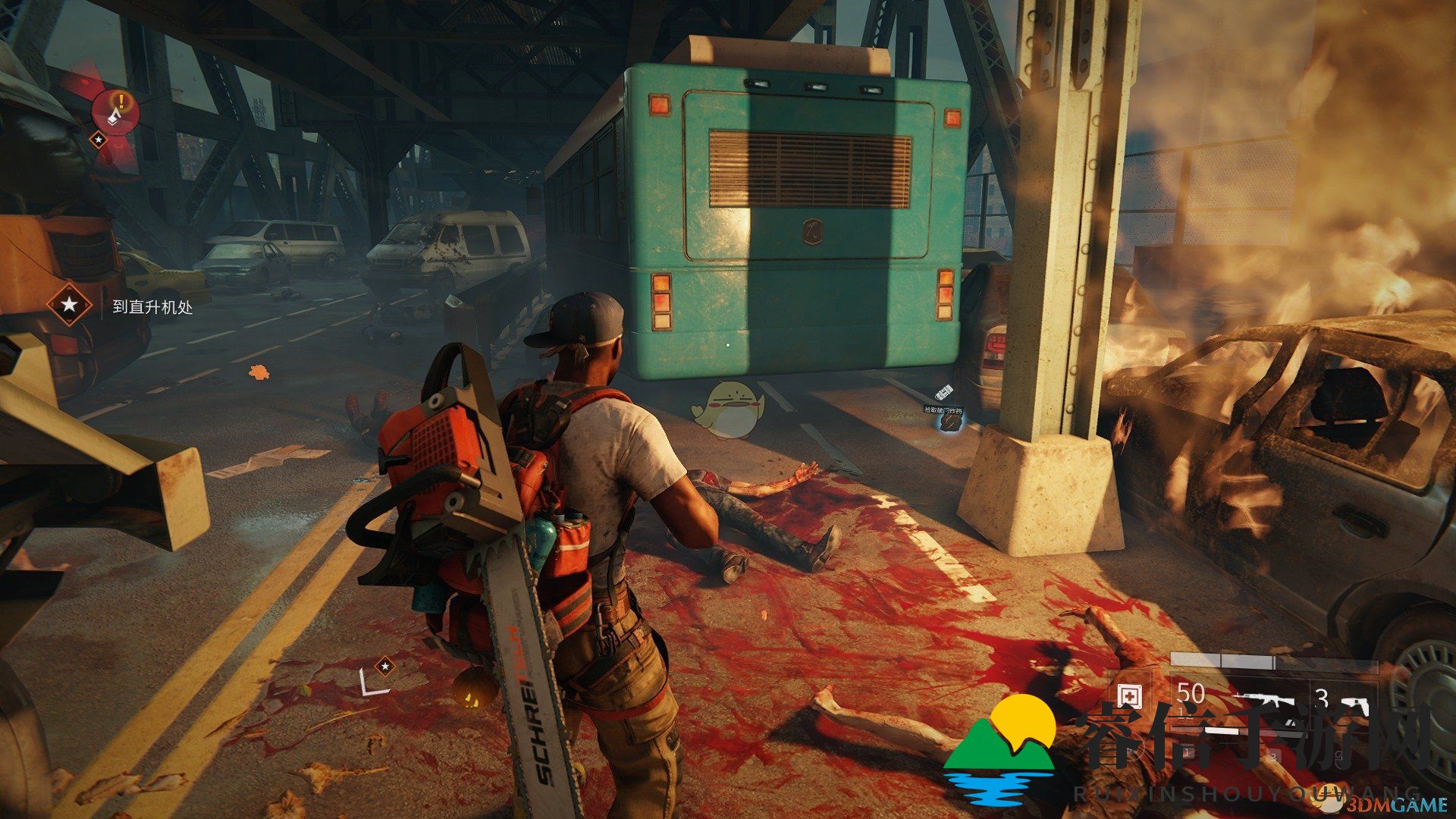Select the red alert radar icon
The height and width of the screenshot is (819, 1456).
tap(116, 109)
